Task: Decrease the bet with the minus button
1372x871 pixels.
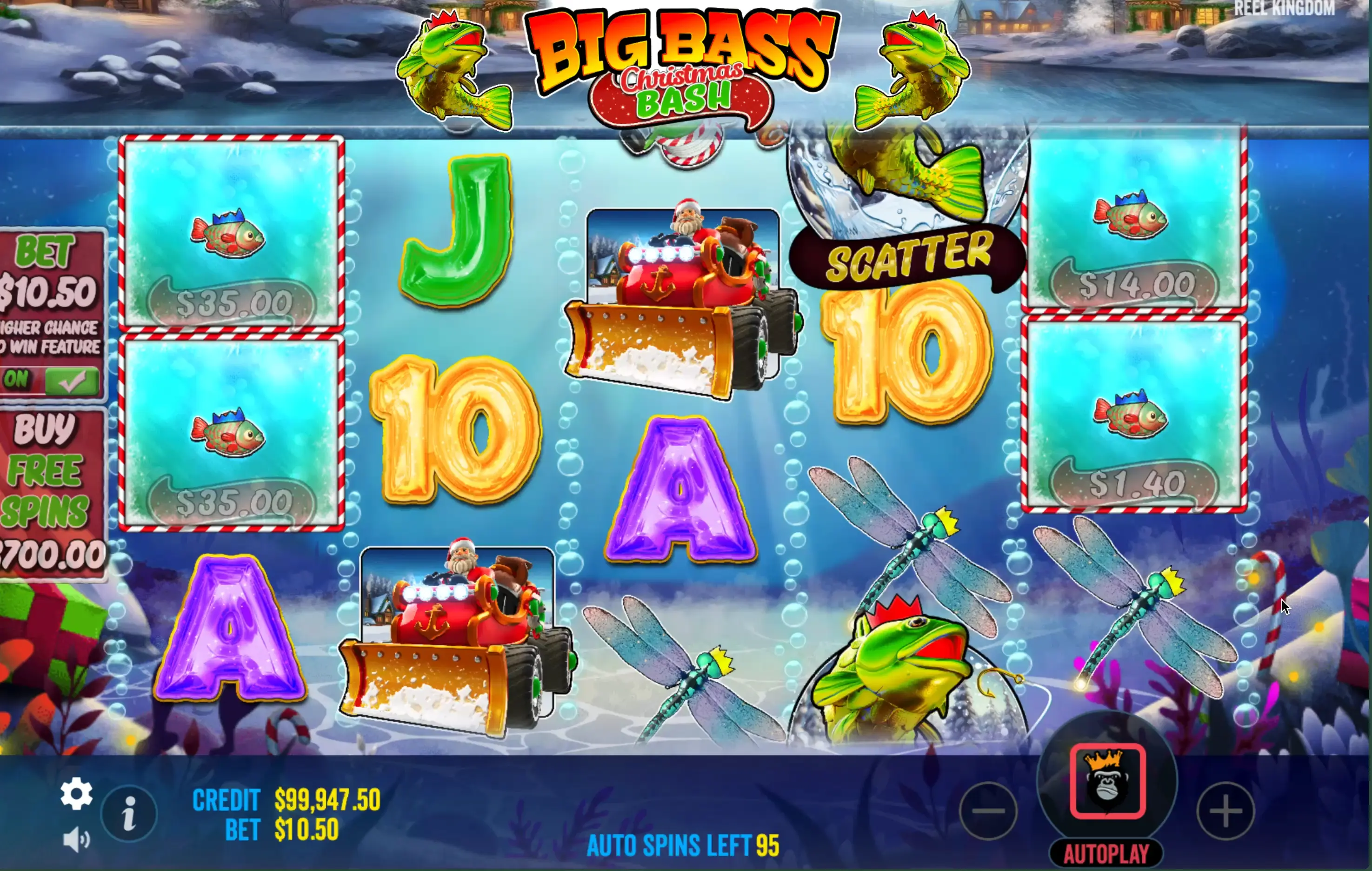Action: (989, 811)
